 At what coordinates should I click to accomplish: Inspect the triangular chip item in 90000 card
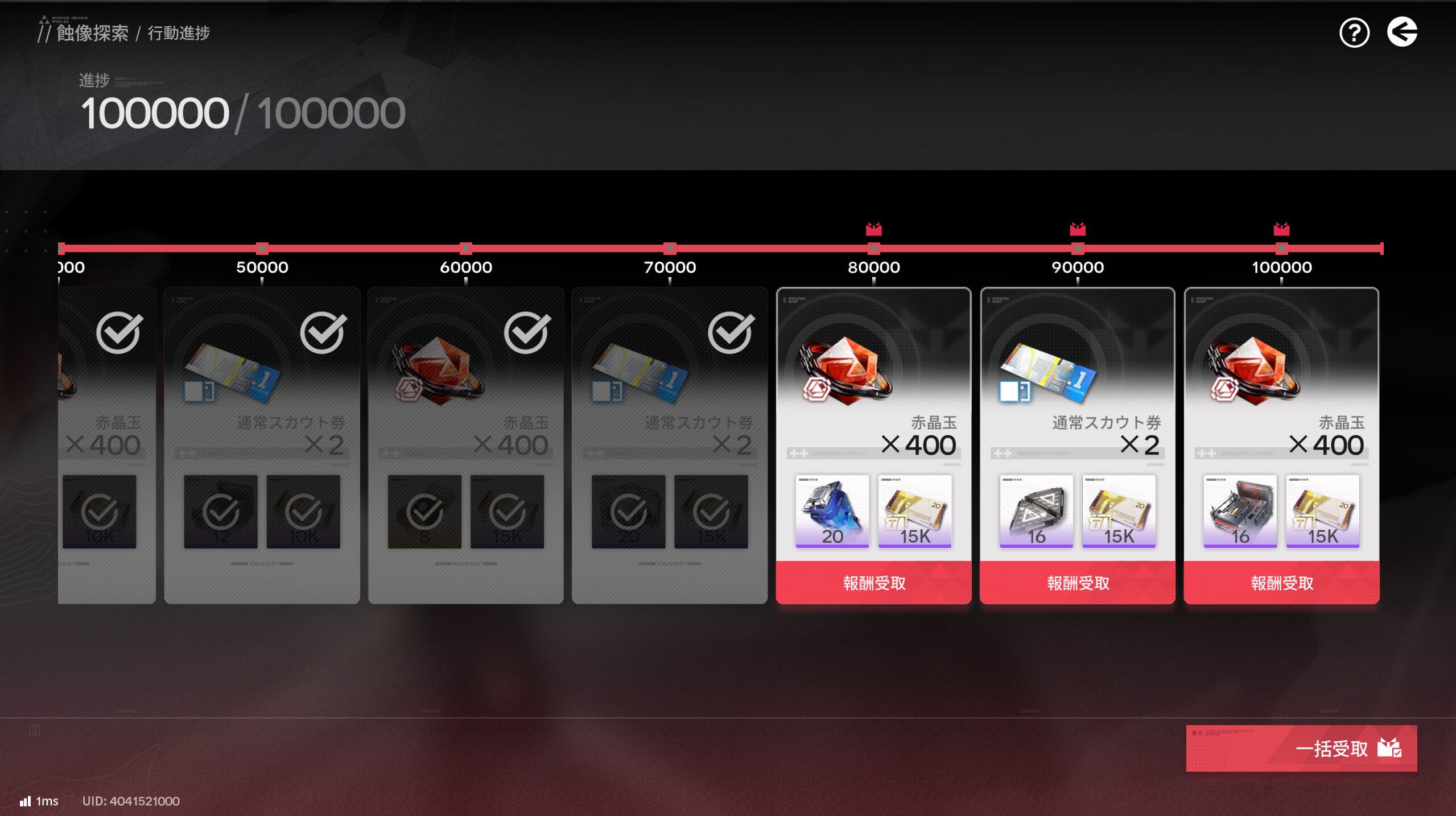tap(1036, 511)
